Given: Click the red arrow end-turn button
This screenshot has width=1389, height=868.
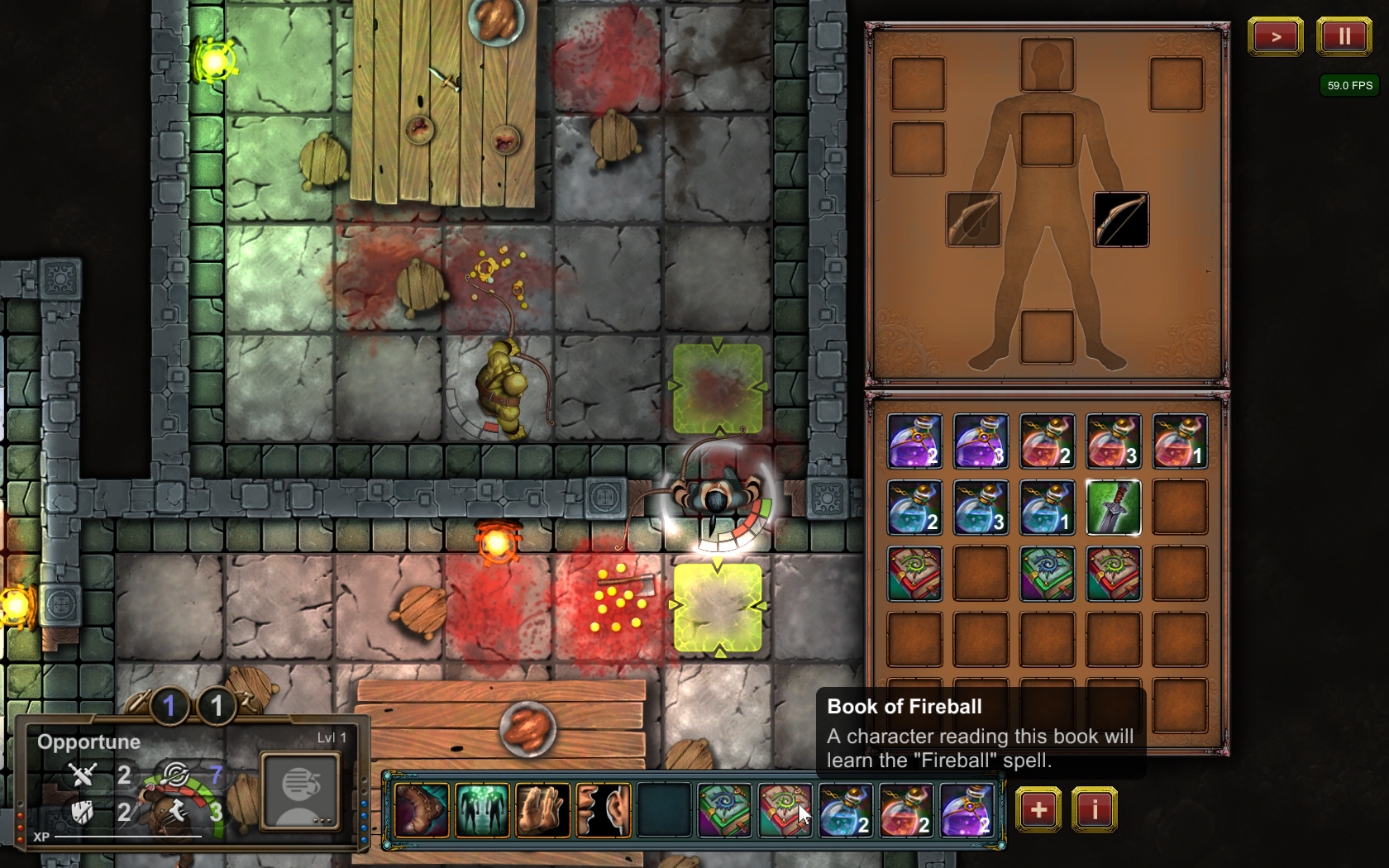Looking at the screenshot, I should [1275, 36].
